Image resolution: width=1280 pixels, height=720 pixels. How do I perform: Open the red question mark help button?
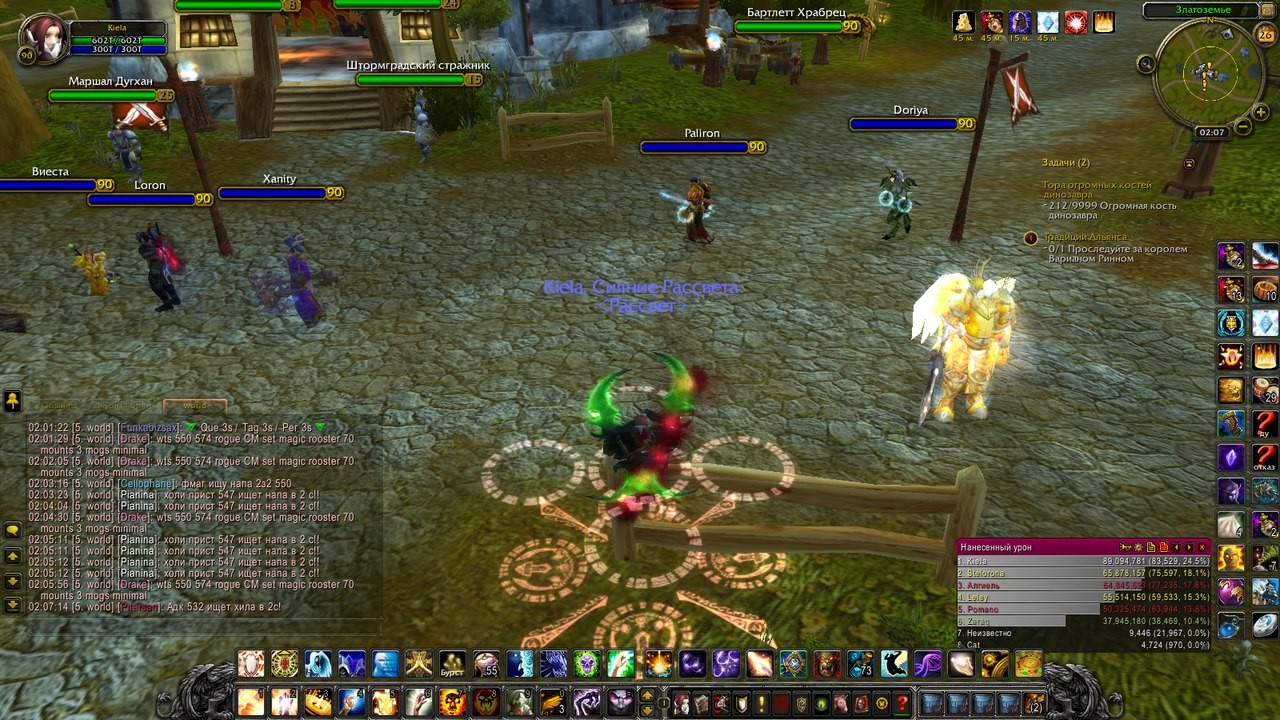pyautogui.click(x=902, y=703)
